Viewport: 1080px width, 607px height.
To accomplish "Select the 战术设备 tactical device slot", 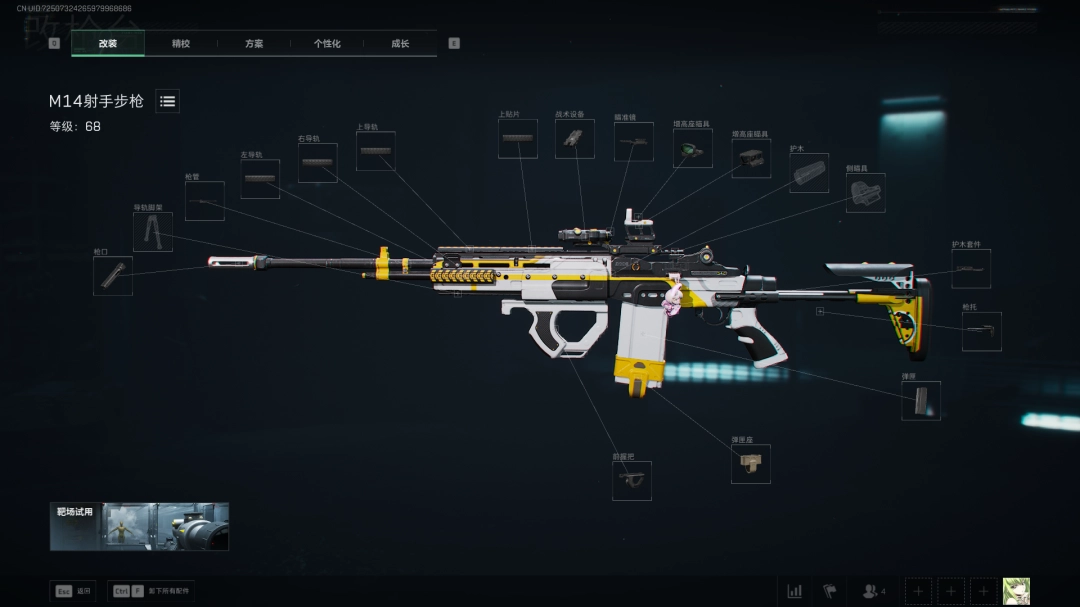I will tap(575, 139).
